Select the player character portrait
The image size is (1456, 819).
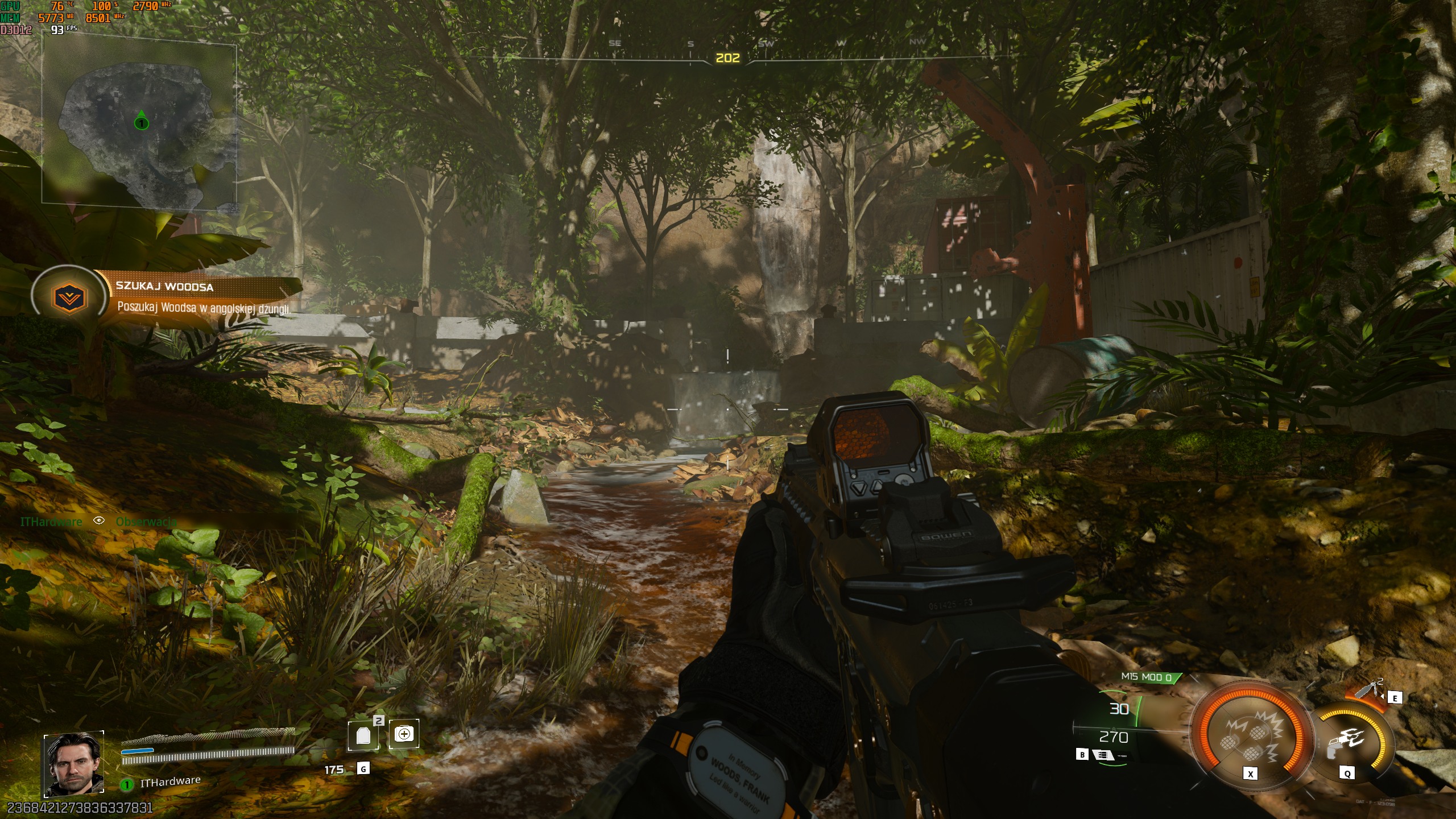click(x=74, y=764)
